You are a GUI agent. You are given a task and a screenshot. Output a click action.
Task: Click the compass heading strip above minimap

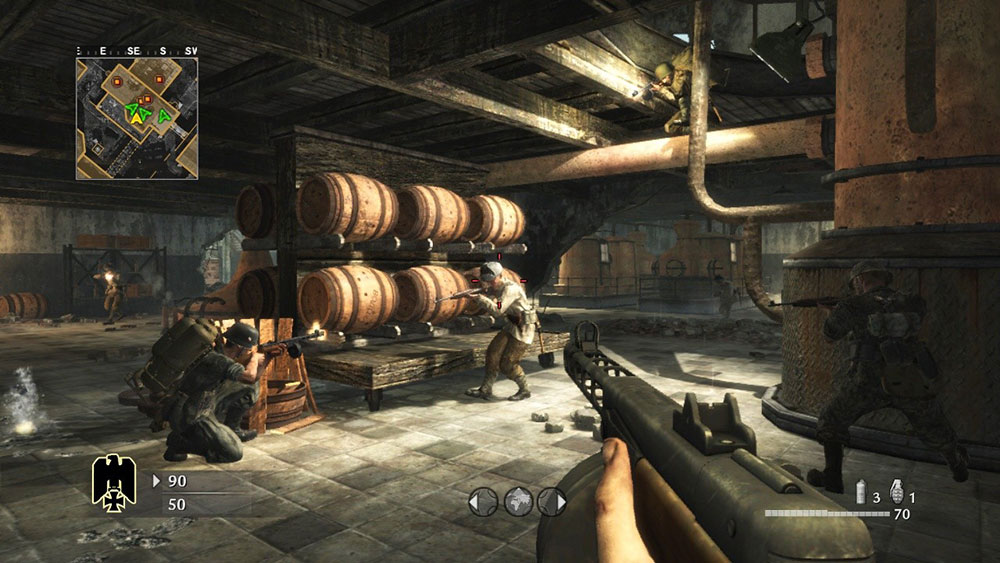137,50
